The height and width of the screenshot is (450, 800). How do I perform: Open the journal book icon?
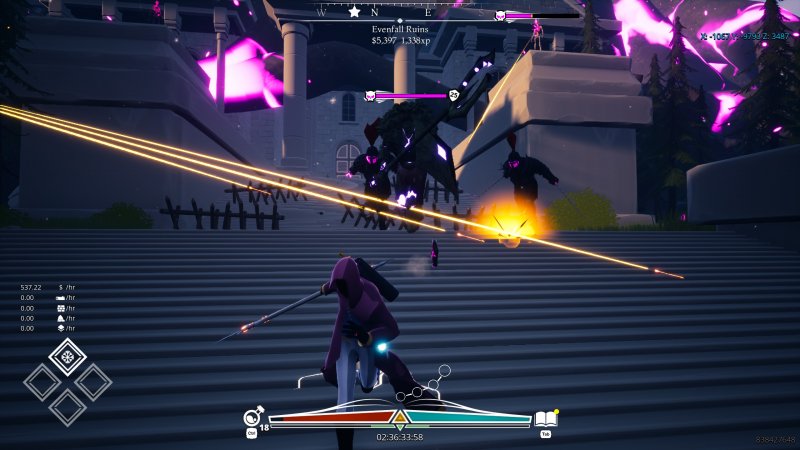tap(545, 419)
